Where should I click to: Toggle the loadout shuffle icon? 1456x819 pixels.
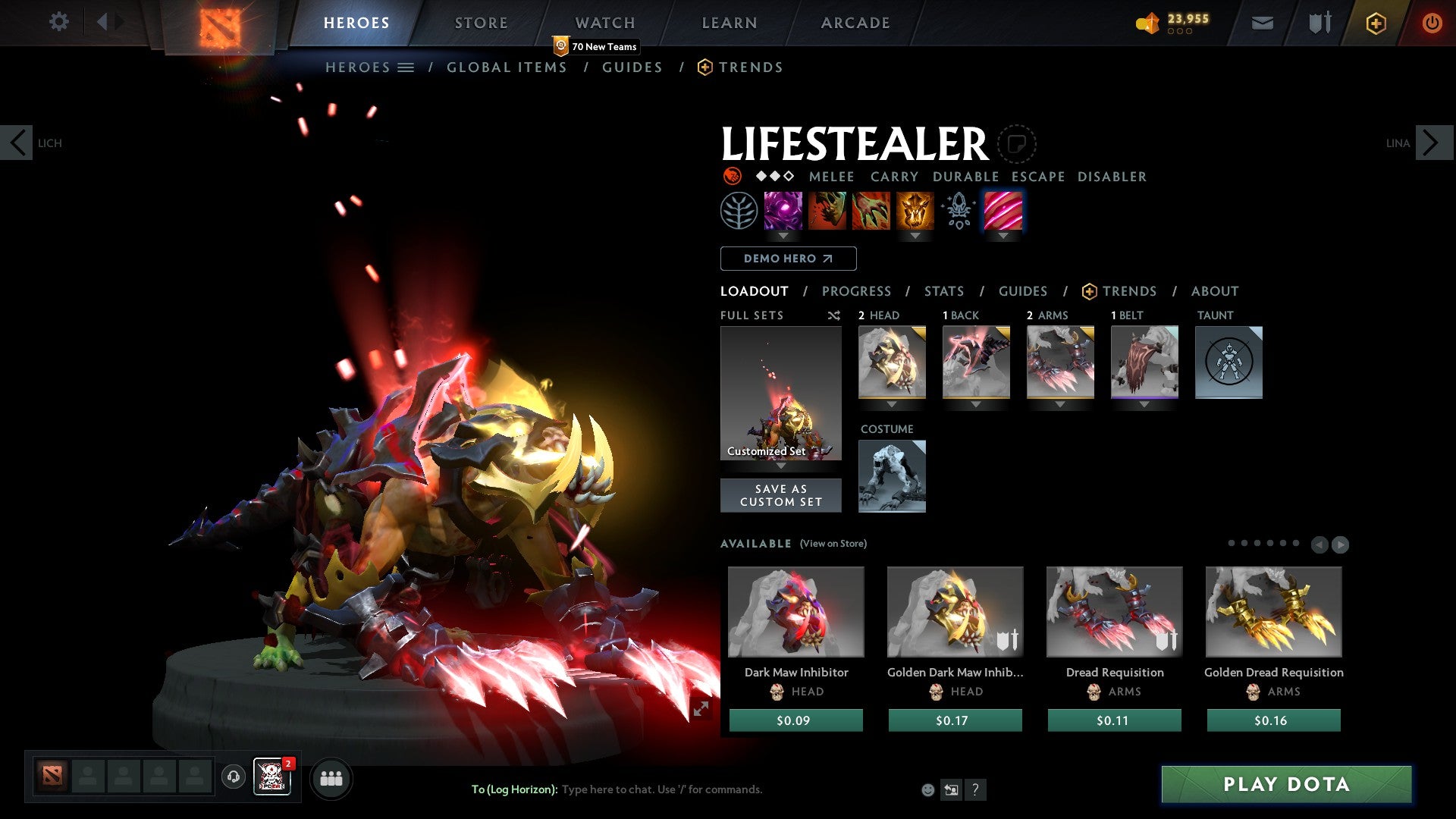pyautogui.click(x=834, y=315)
